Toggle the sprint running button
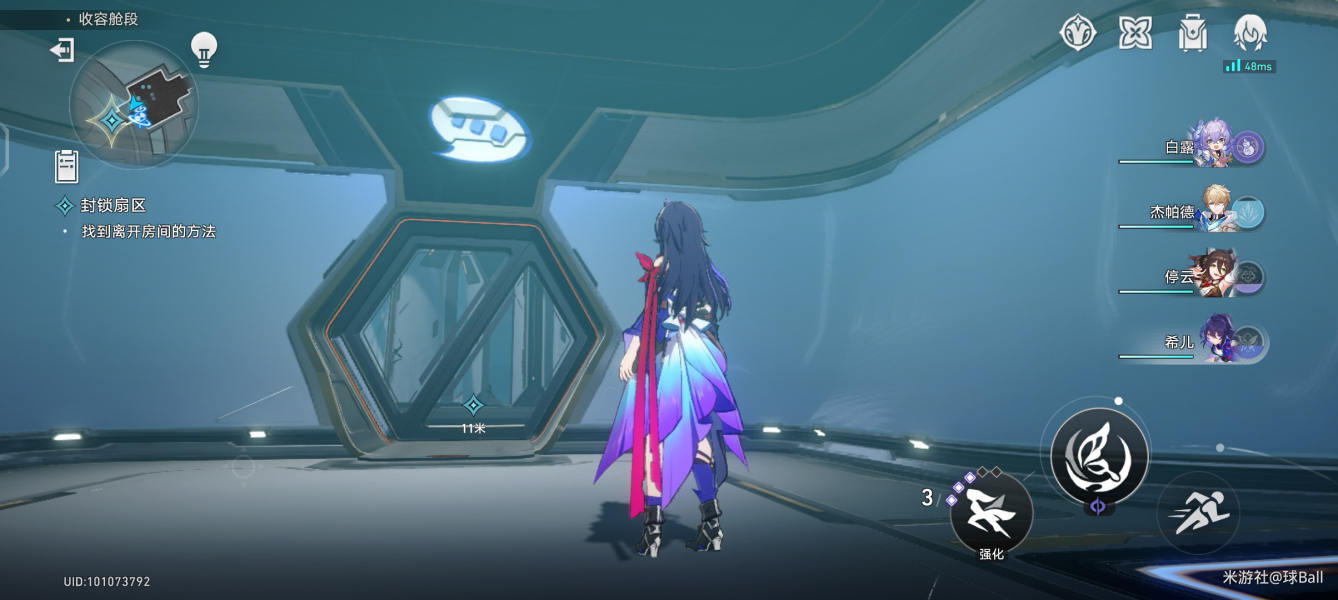This screenshot has height=600, width=1338. click(1198, 513)
